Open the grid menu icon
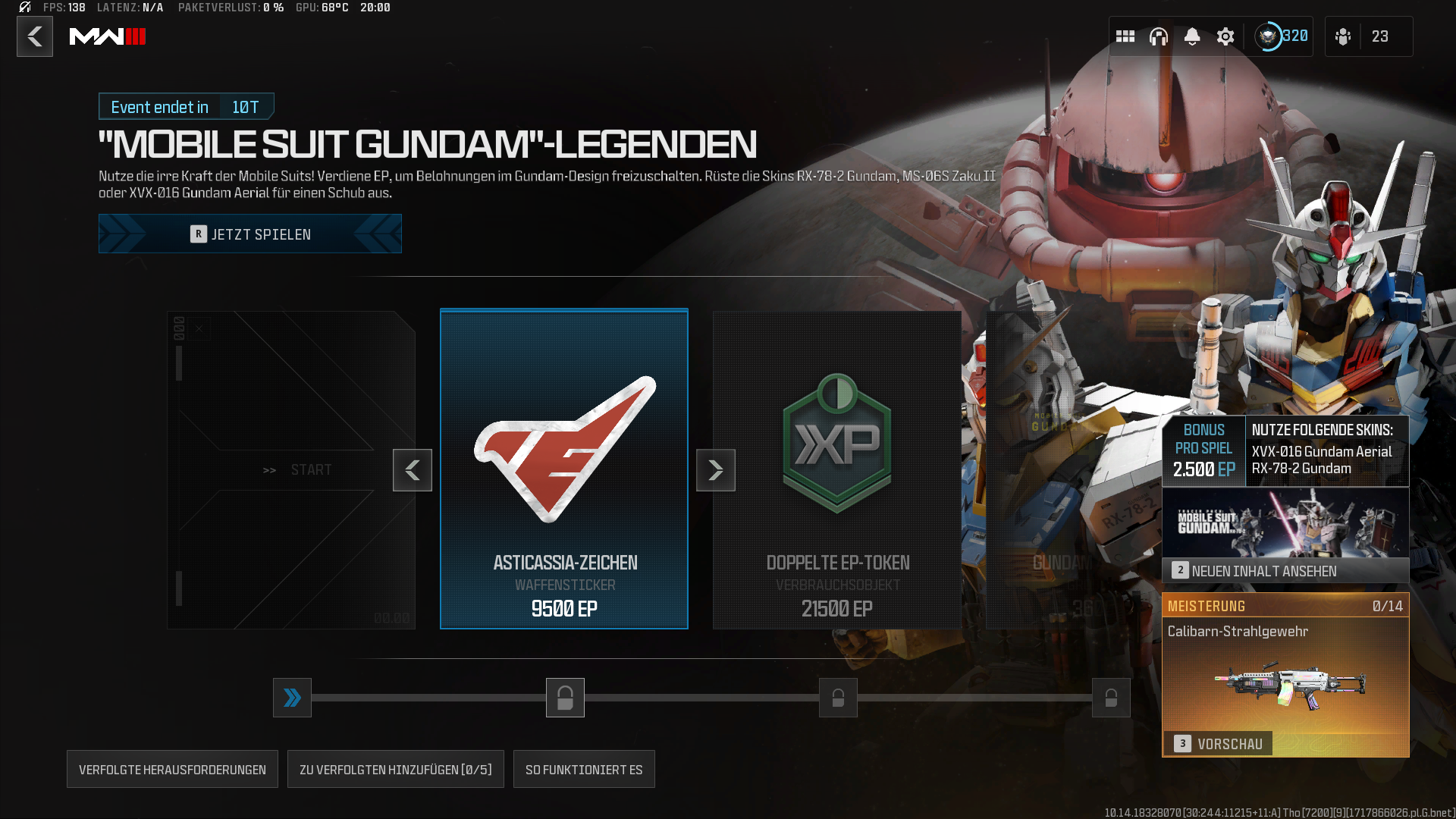This screenshot has height=819, width=1456. (x=1125, y=36)
